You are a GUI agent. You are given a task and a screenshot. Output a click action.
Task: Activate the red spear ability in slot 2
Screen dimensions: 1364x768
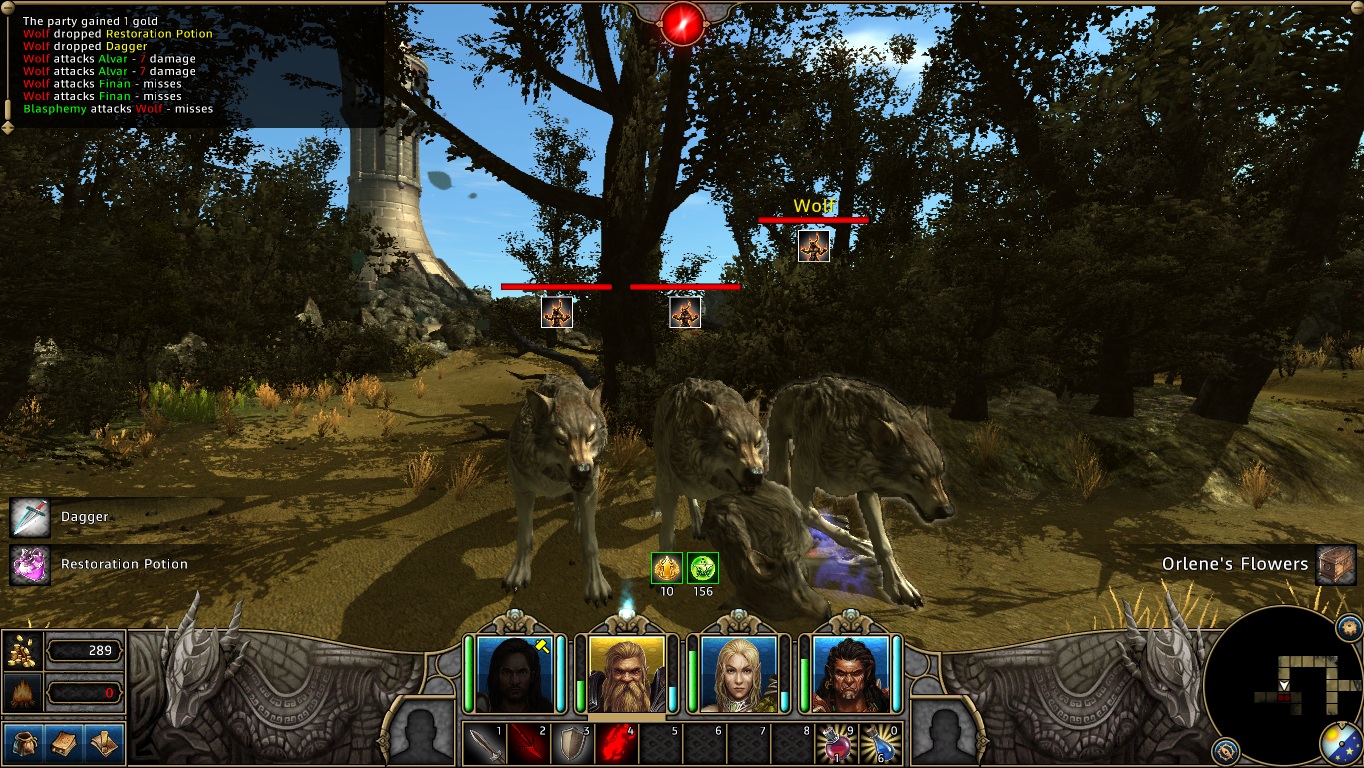click(x=530, y=744)
